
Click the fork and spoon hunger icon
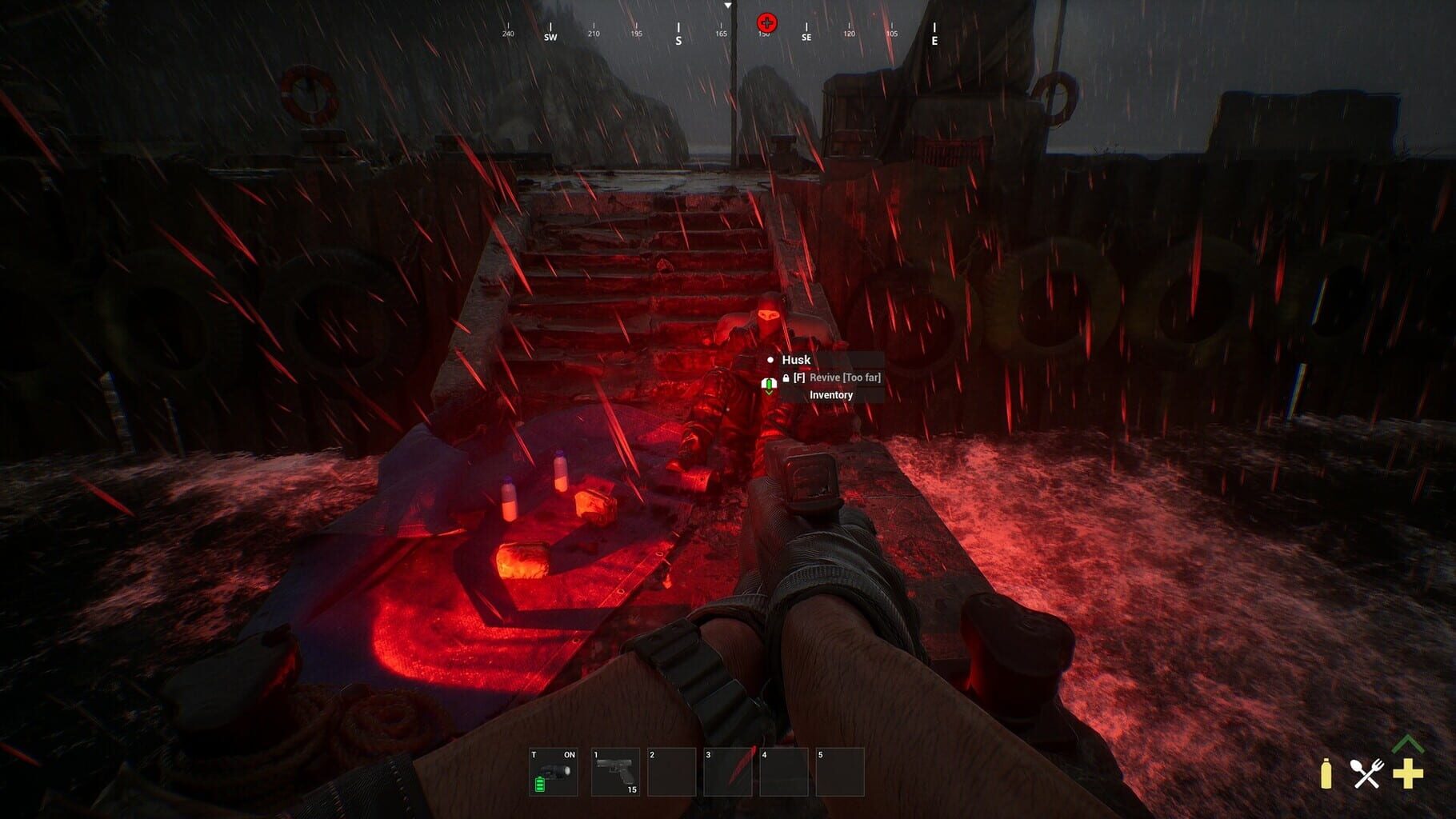[1366, 773]
